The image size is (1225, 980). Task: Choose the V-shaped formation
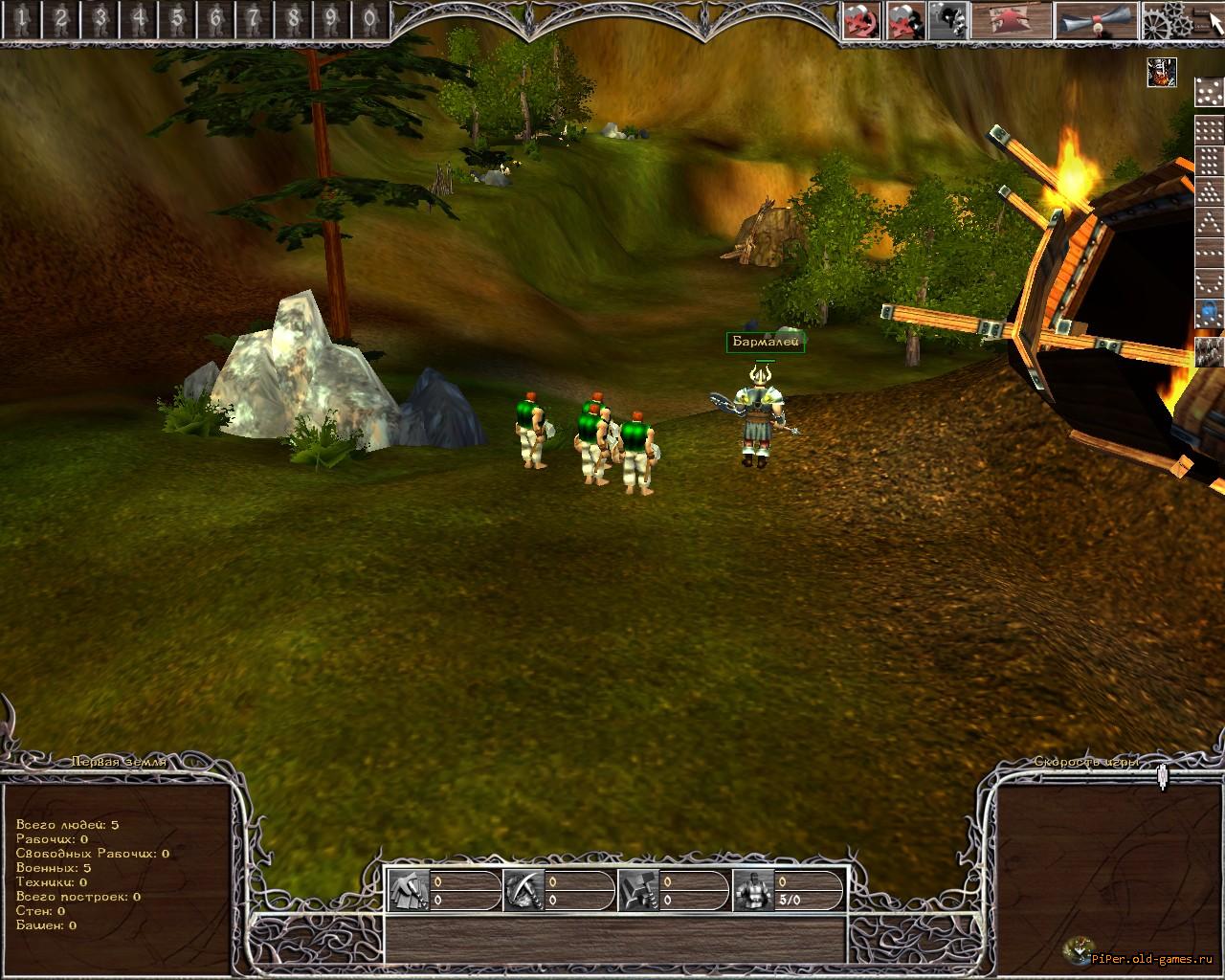1210,282
